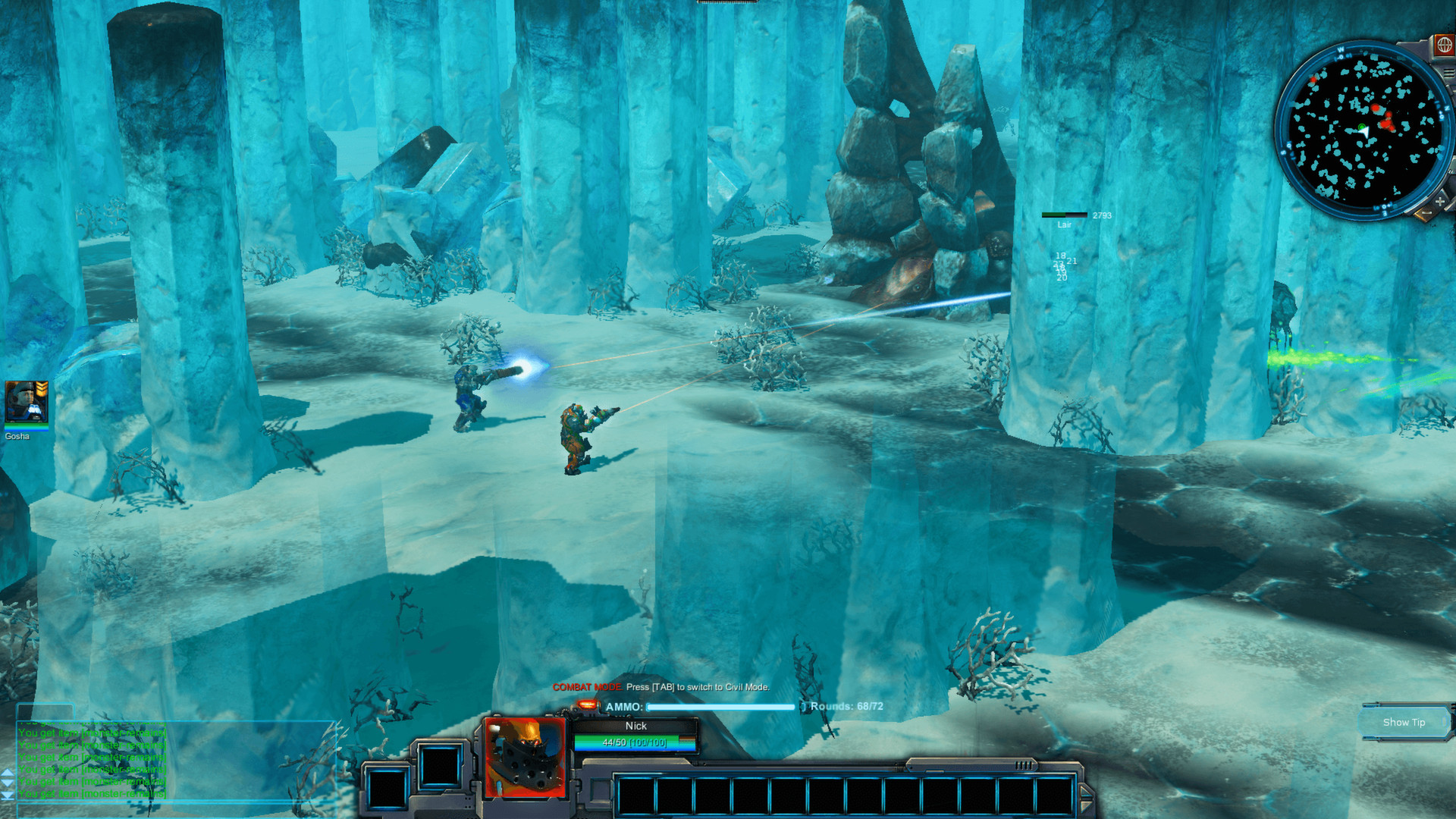Click the W compass marker on the minimap
Viewport: 1456px width, 819px height.
point(1340,50)
